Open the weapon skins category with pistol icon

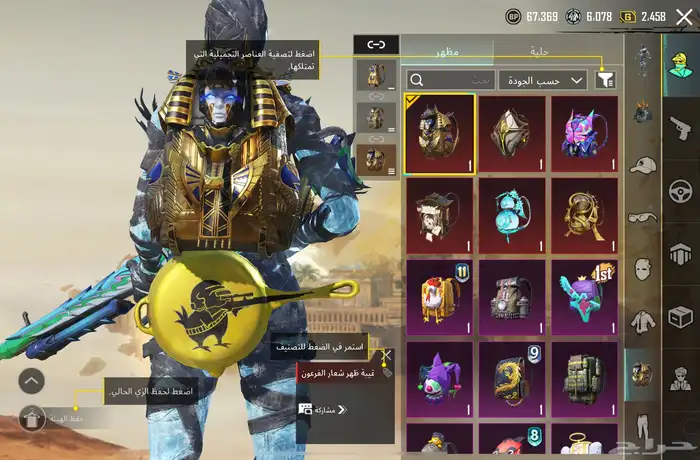pyautogui.click(x=680, y=127)
